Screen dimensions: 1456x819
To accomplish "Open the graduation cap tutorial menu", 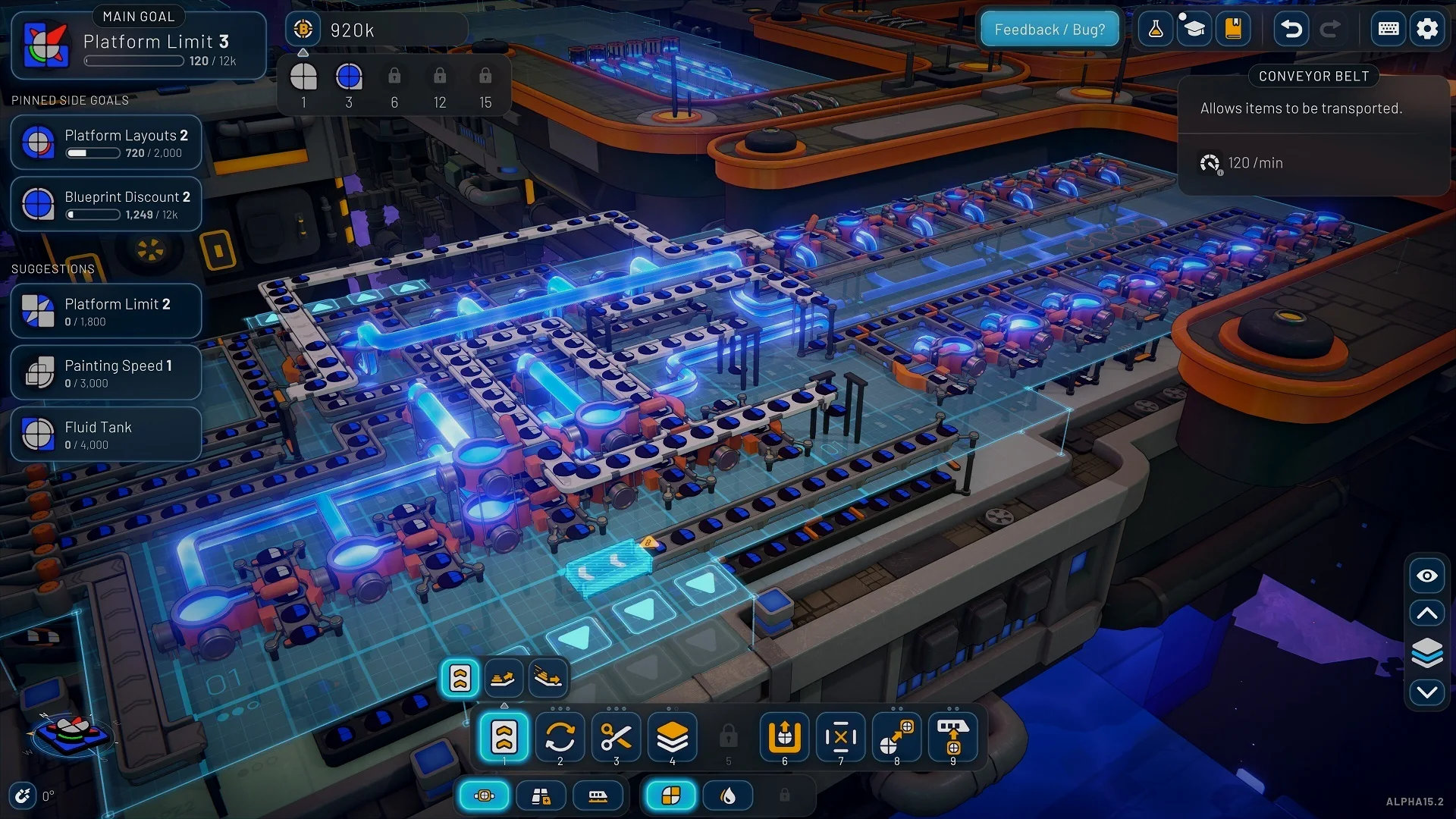I will 1194,30.
